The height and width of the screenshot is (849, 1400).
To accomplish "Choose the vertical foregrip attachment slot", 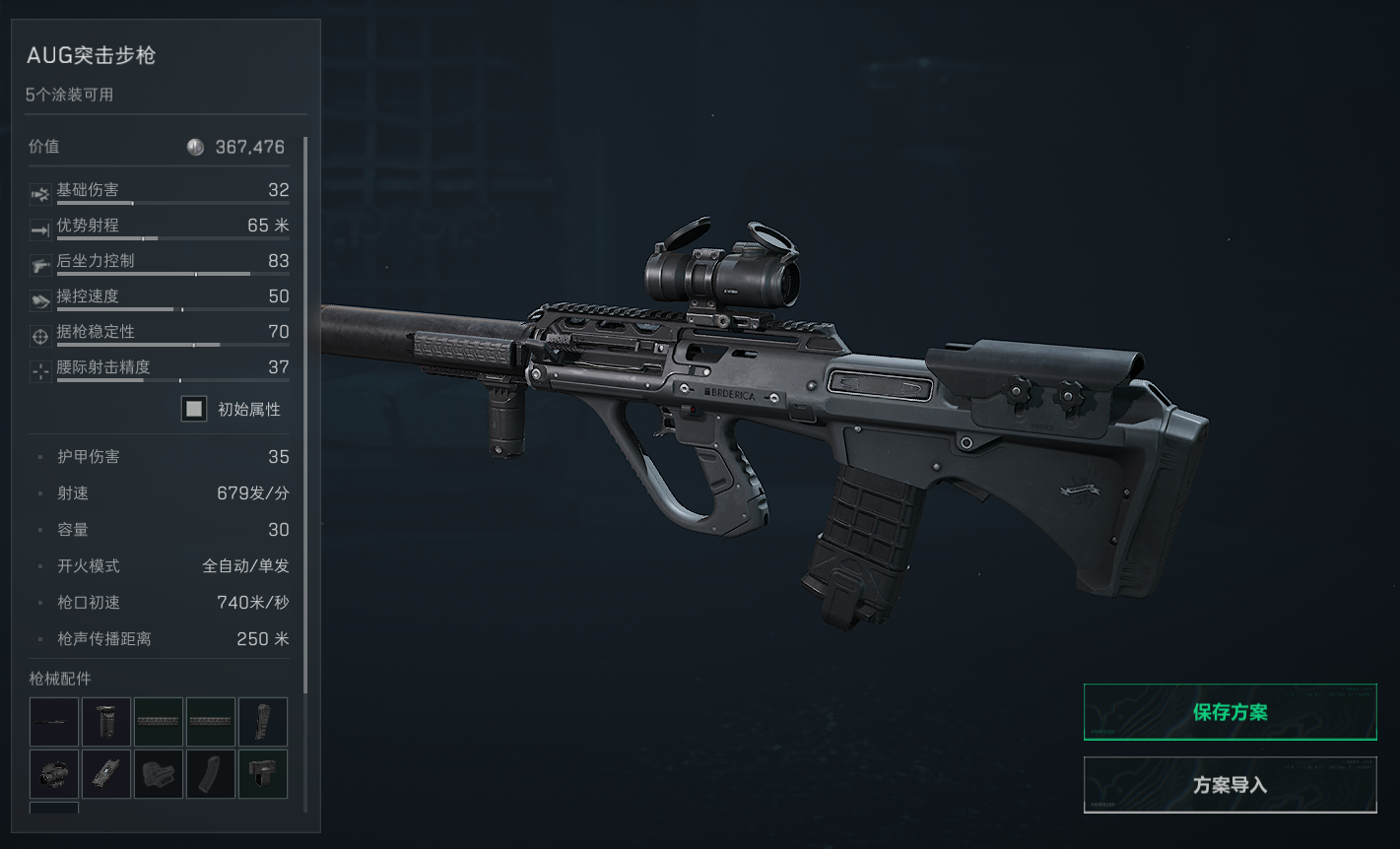I will tap(106, 722).
